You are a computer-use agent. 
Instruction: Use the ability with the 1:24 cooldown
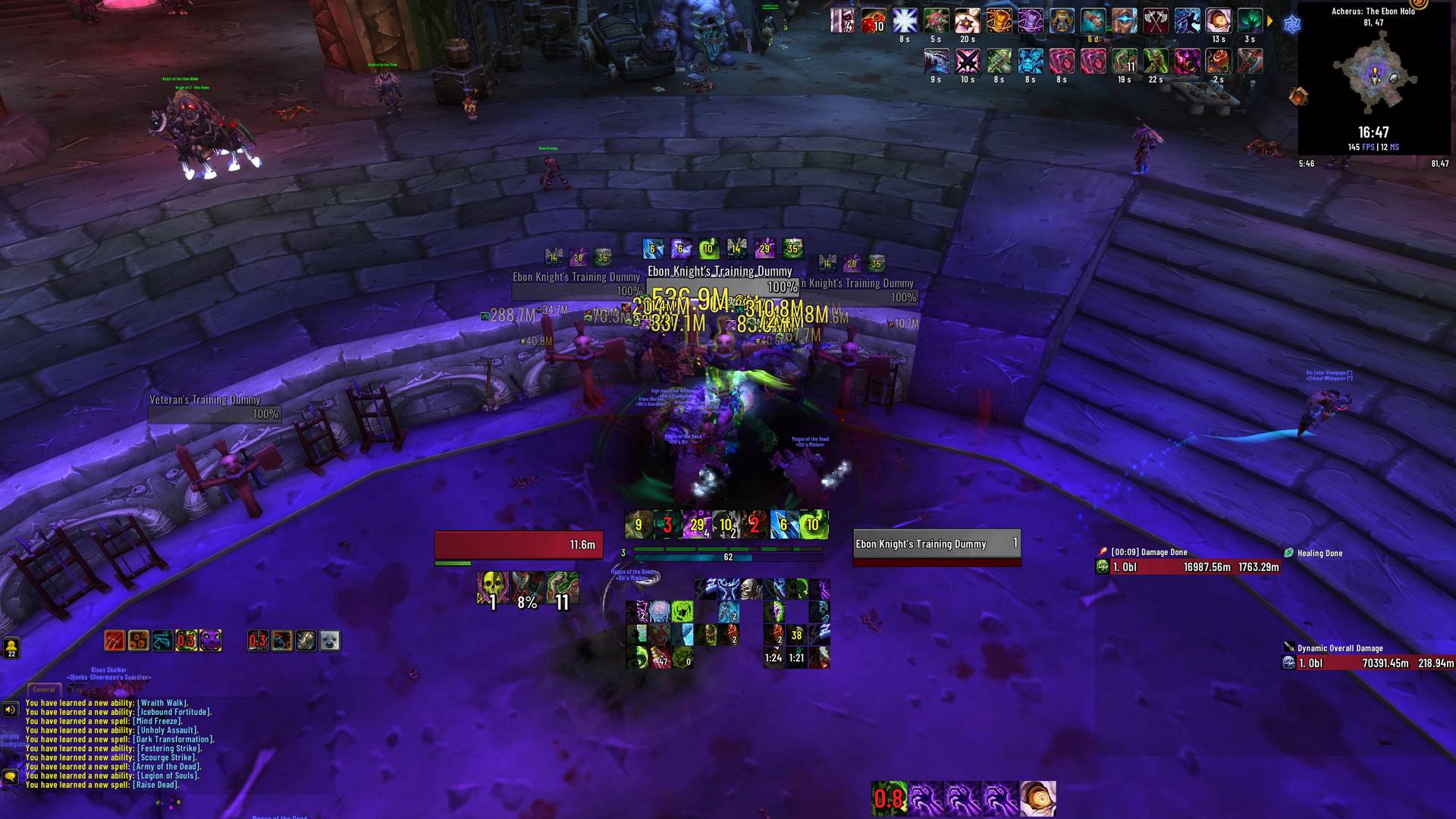coord(773,657)
